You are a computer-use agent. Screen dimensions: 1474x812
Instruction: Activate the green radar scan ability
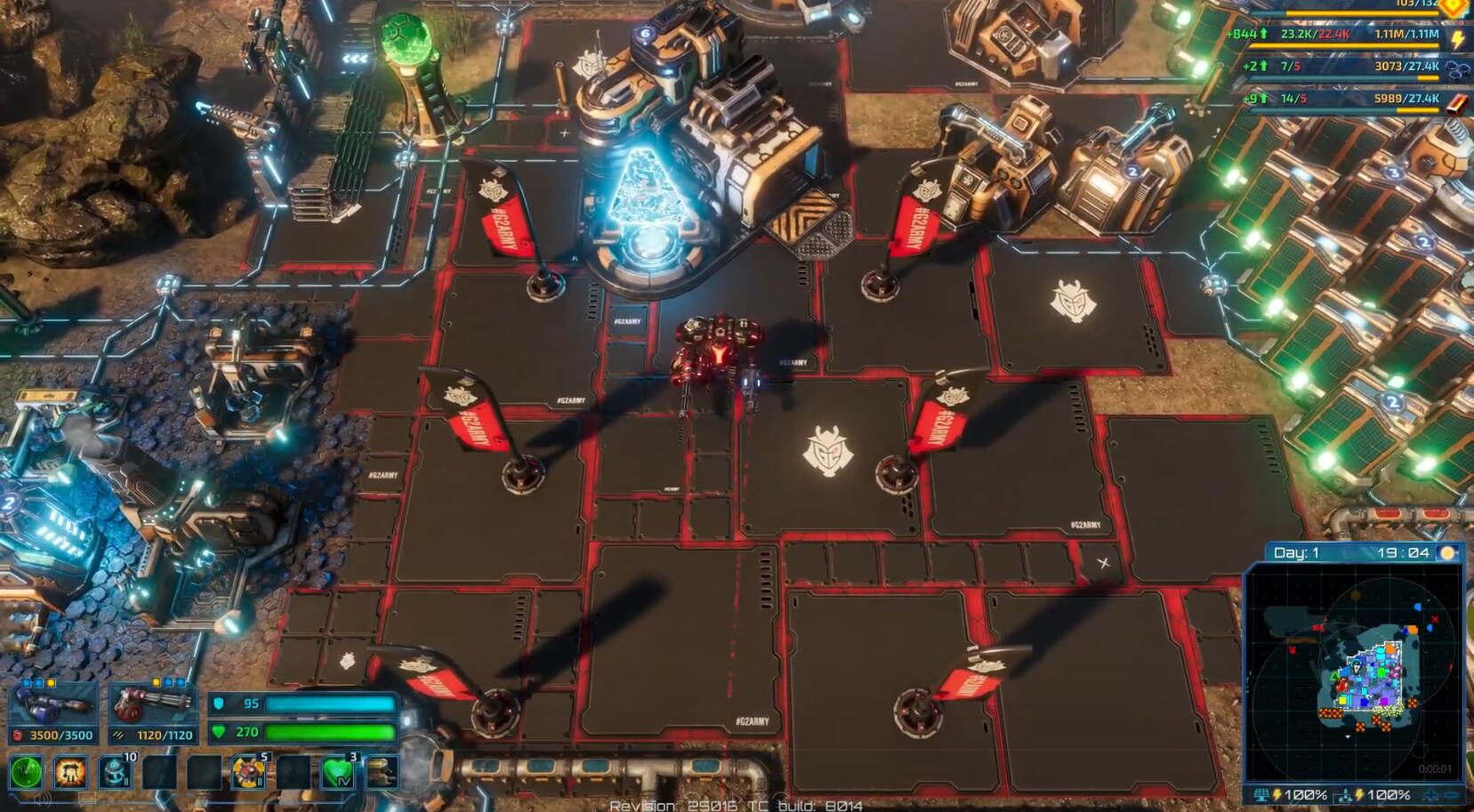(x=27, y=771)
